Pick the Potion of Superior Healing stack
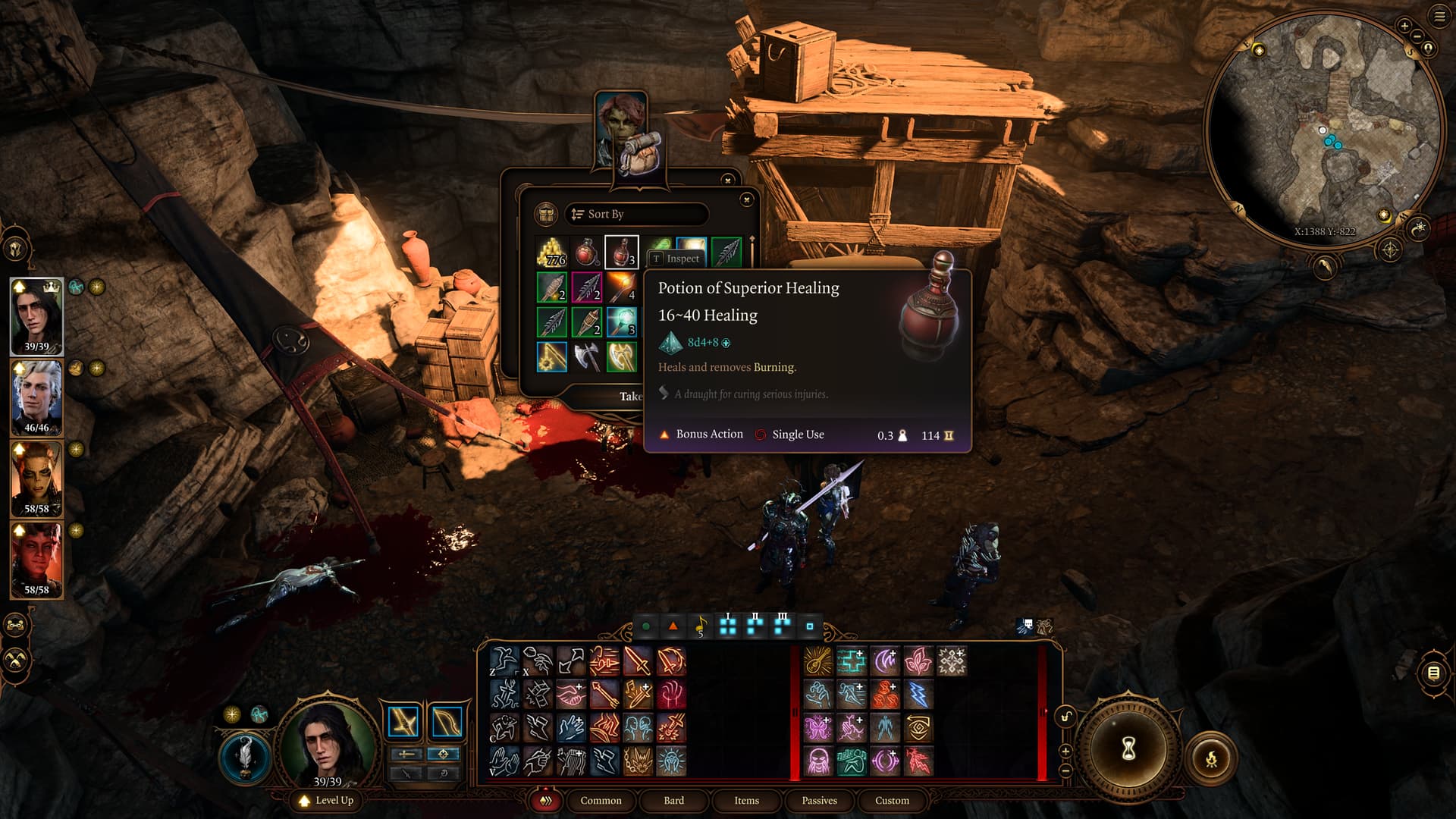1456x819 pixels. [x=621, y=253]
